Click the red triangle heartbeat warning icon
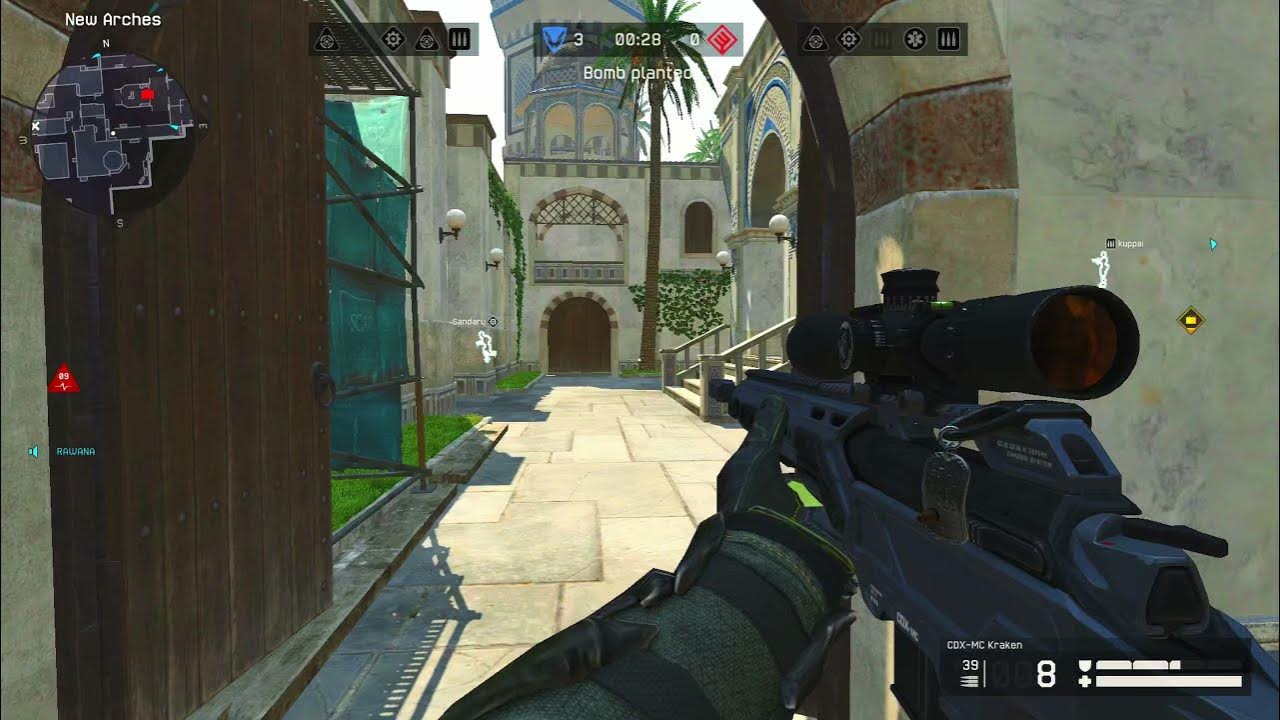The image size is (1280, 720). click(x=63, y=379)
